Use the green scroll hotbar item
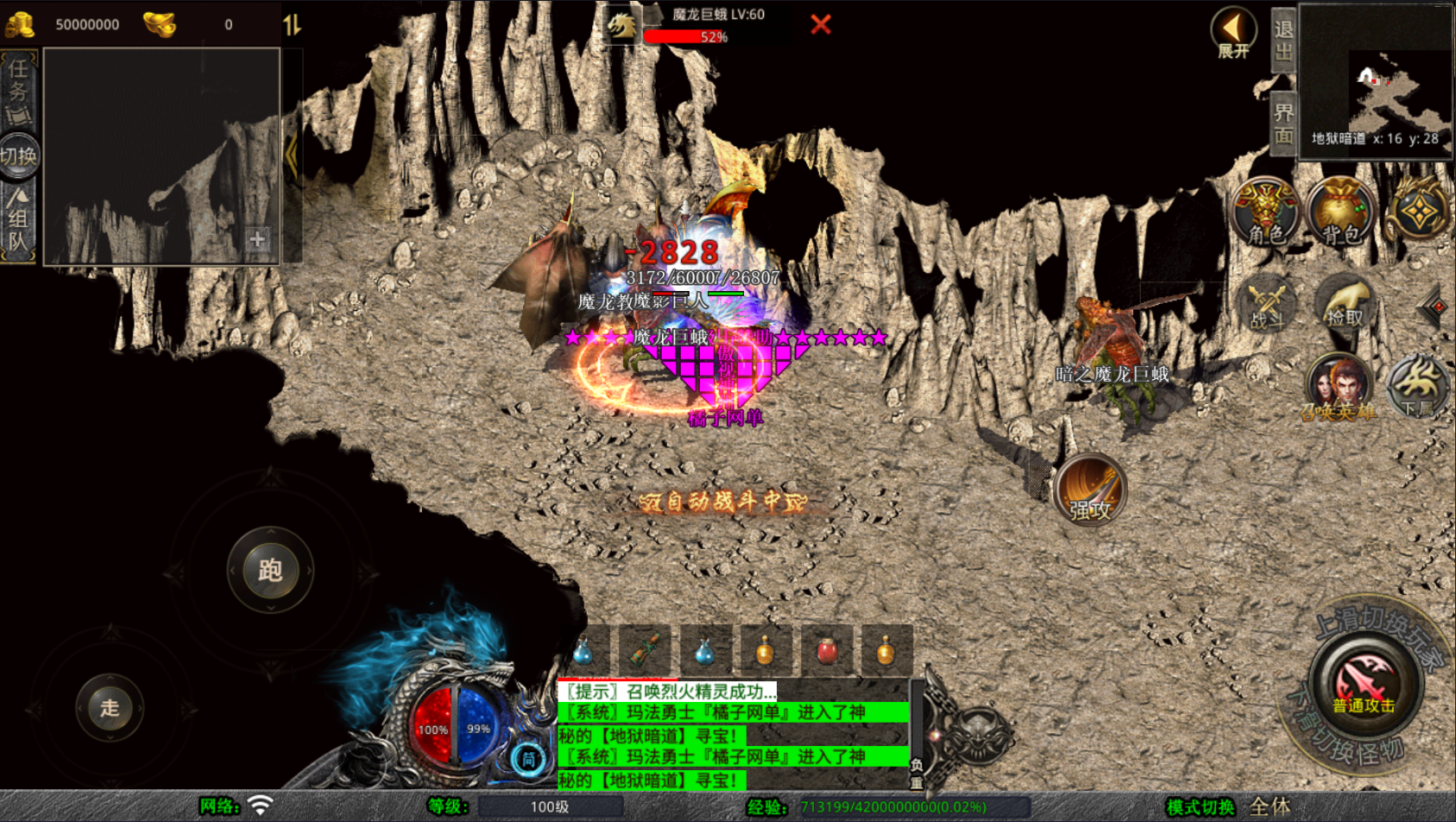 click(x=645, y=651)
